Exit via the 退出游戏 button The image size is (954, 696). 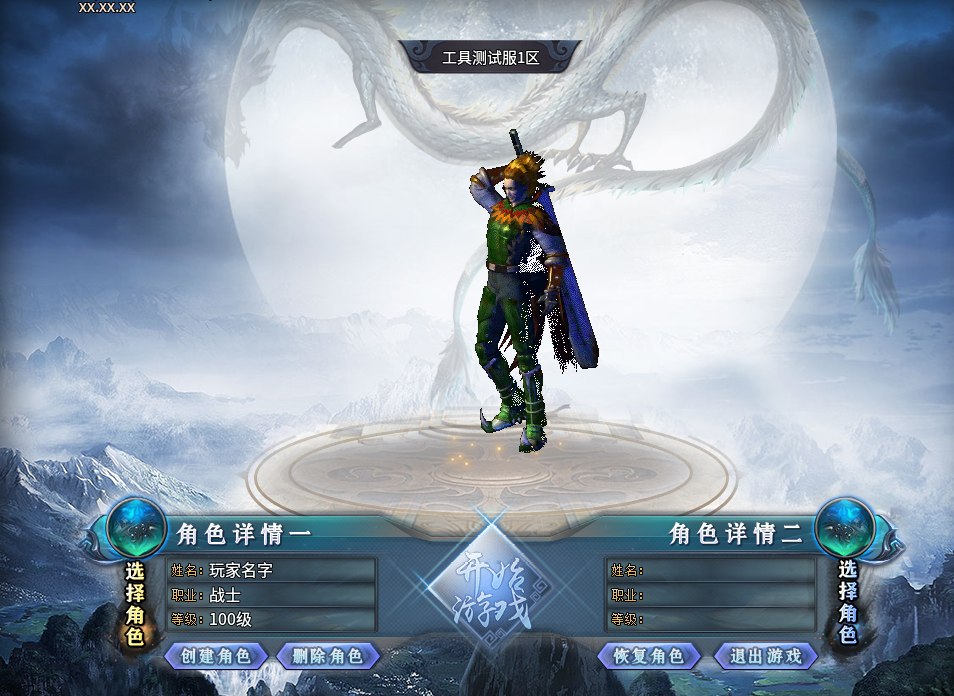[x=765, y=656]
